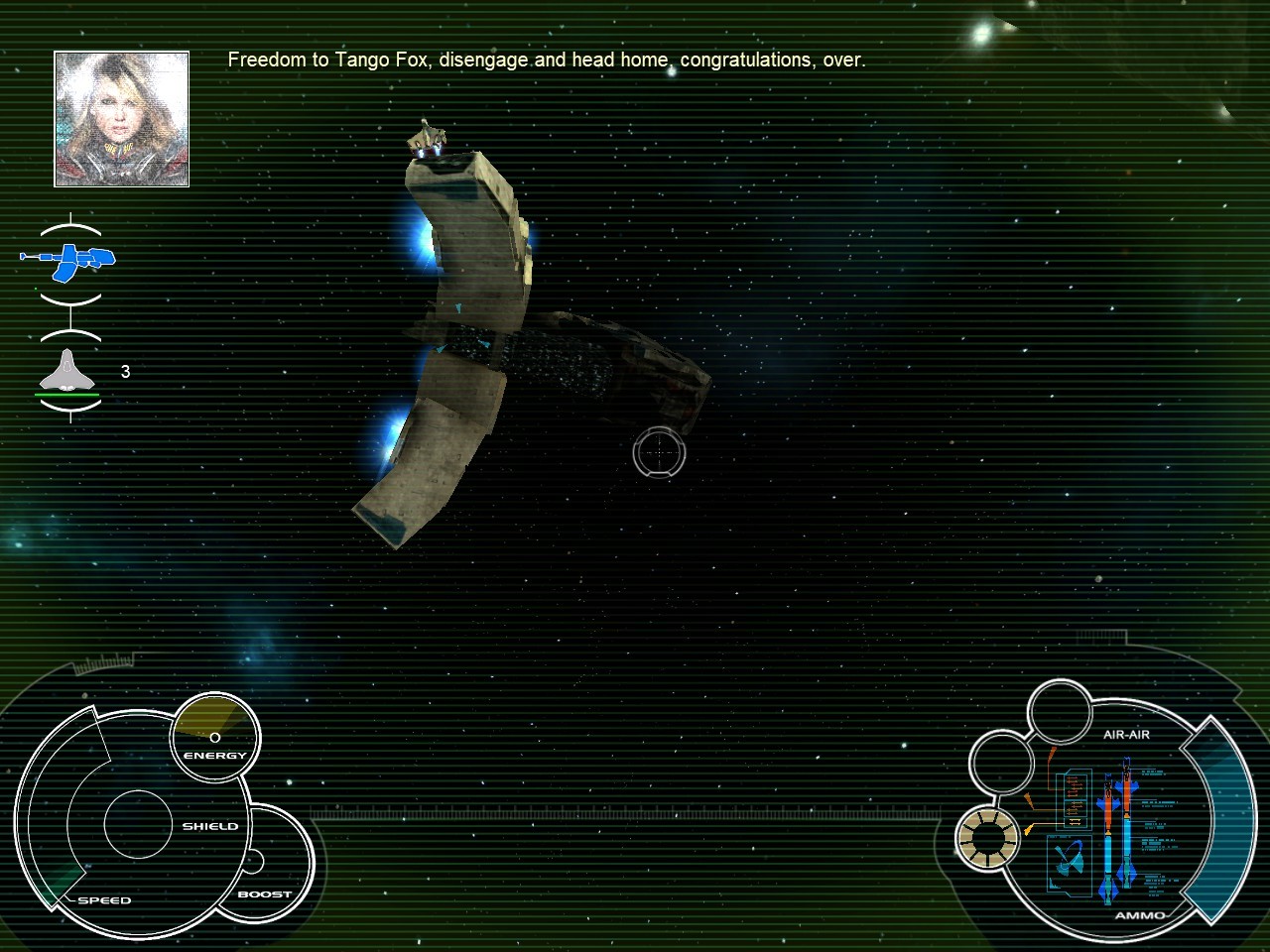Select the blue laser gun weapon icon

(69, 259)
